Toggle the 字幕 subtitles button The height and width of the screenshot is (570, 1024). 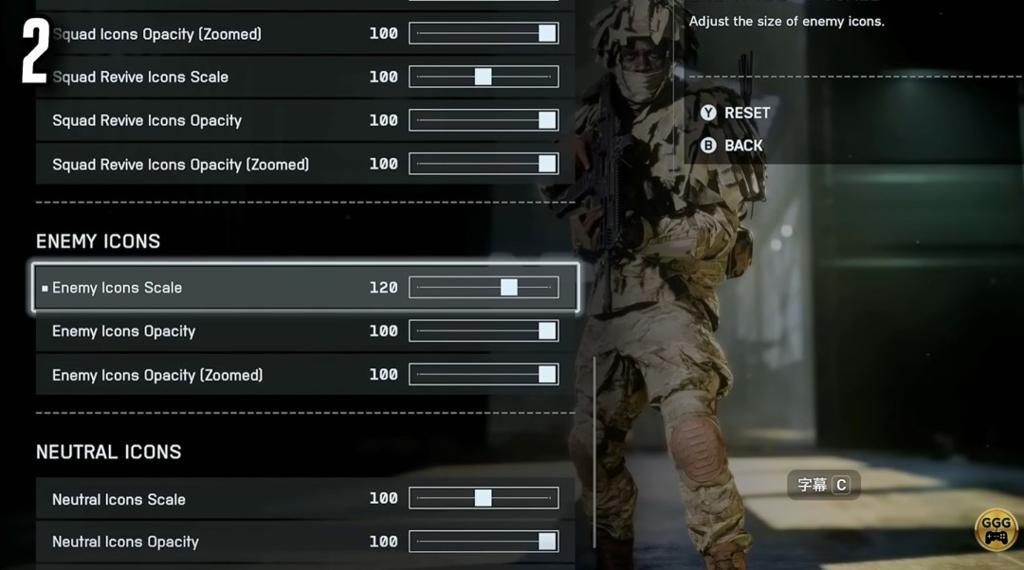tap(823, 485)
